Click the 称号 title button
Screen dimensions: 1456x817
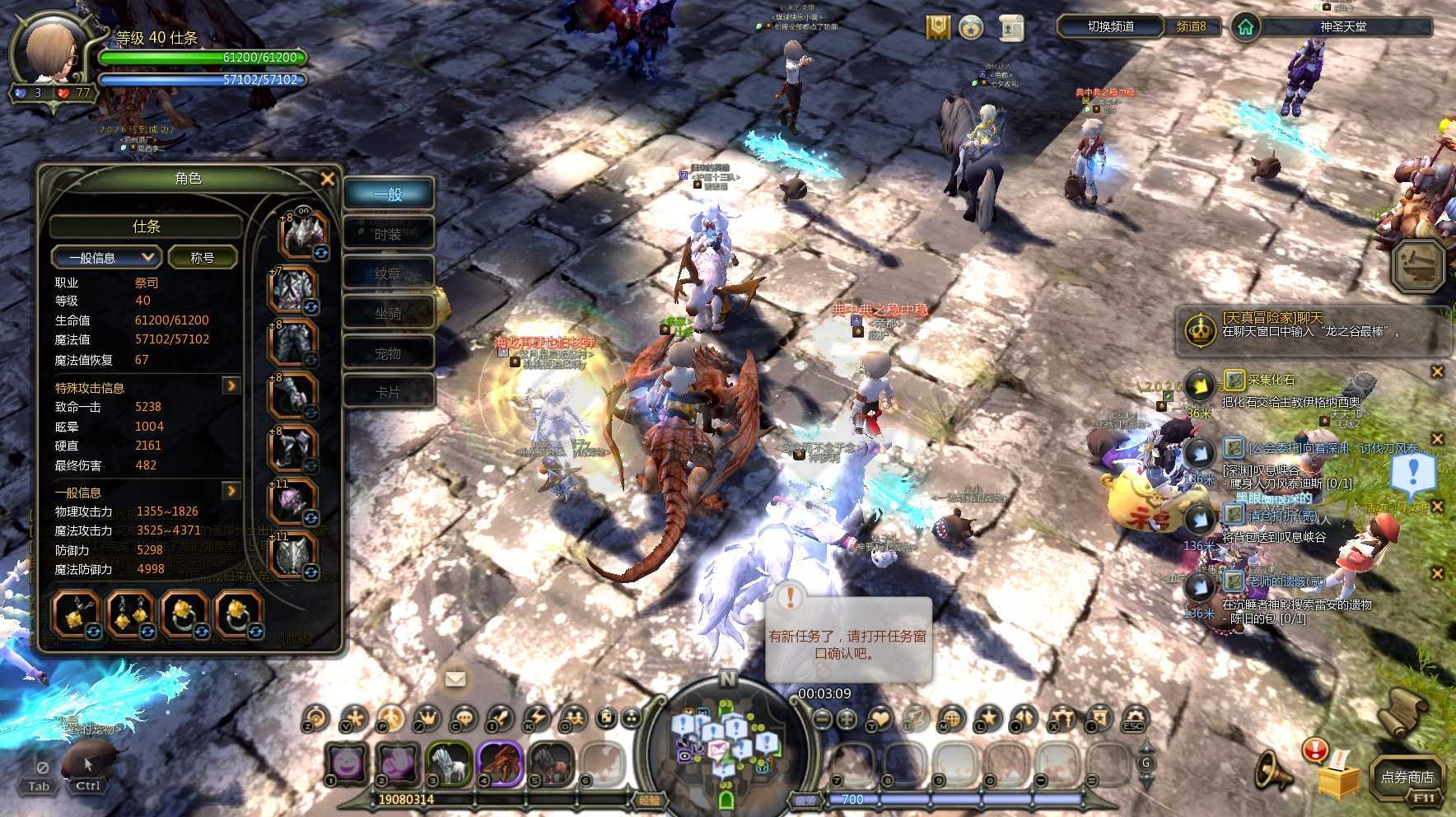tap(203, 258)
